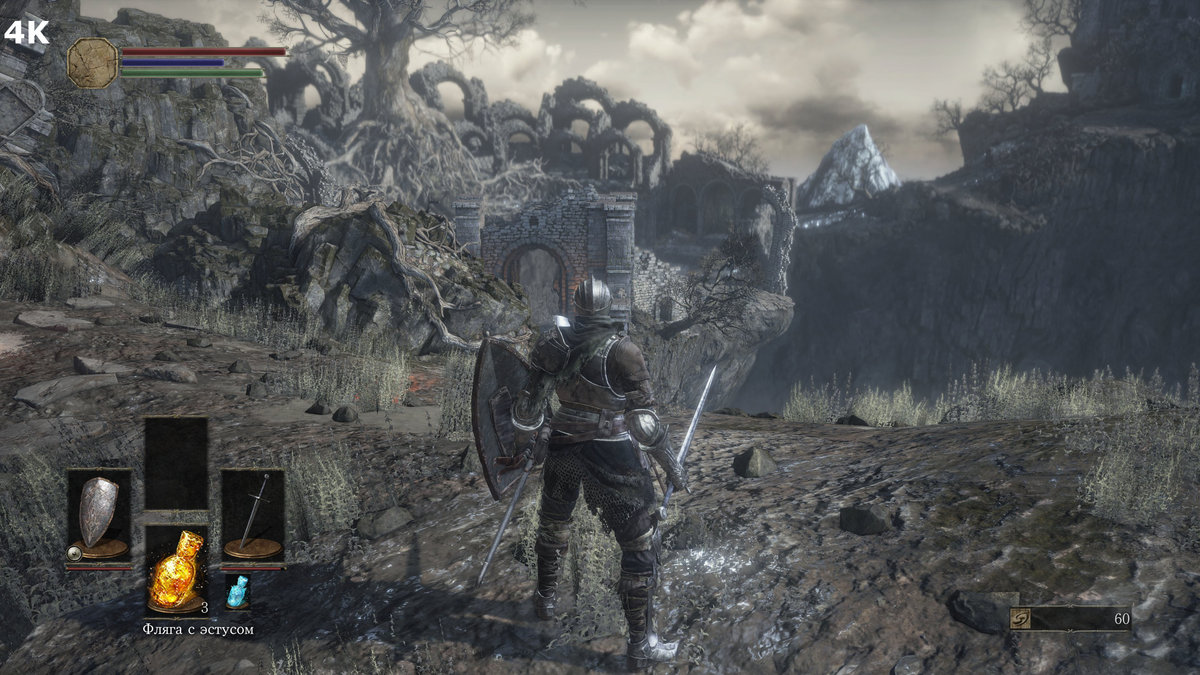The width and height of the screenshot is (1200, 675).
Task: Use the Estus Flask item slot
Action: [x=176, y=568]
